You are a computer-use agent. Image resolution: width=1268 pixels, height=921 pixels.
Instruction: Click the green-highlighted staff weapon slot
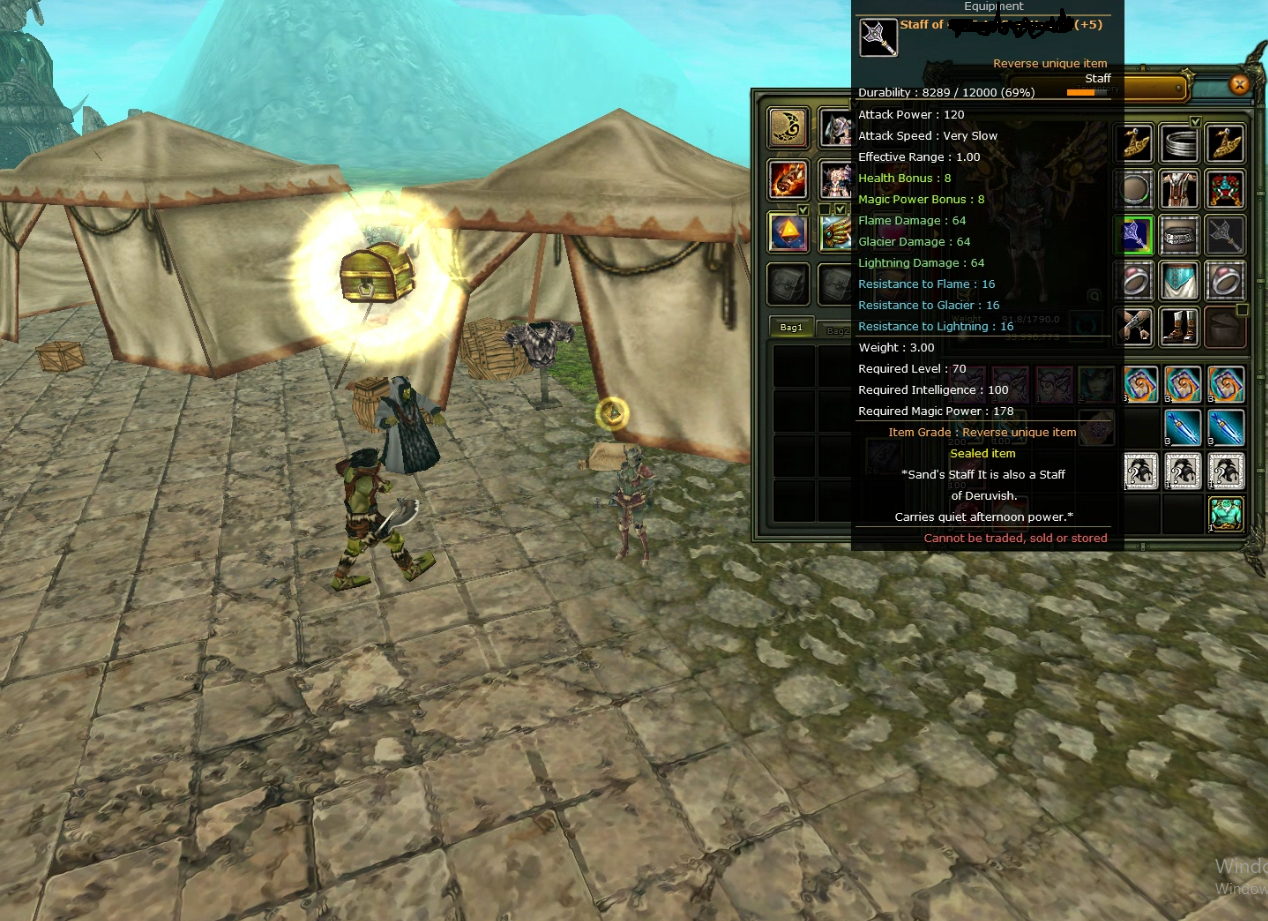[x=1135, y=235]
